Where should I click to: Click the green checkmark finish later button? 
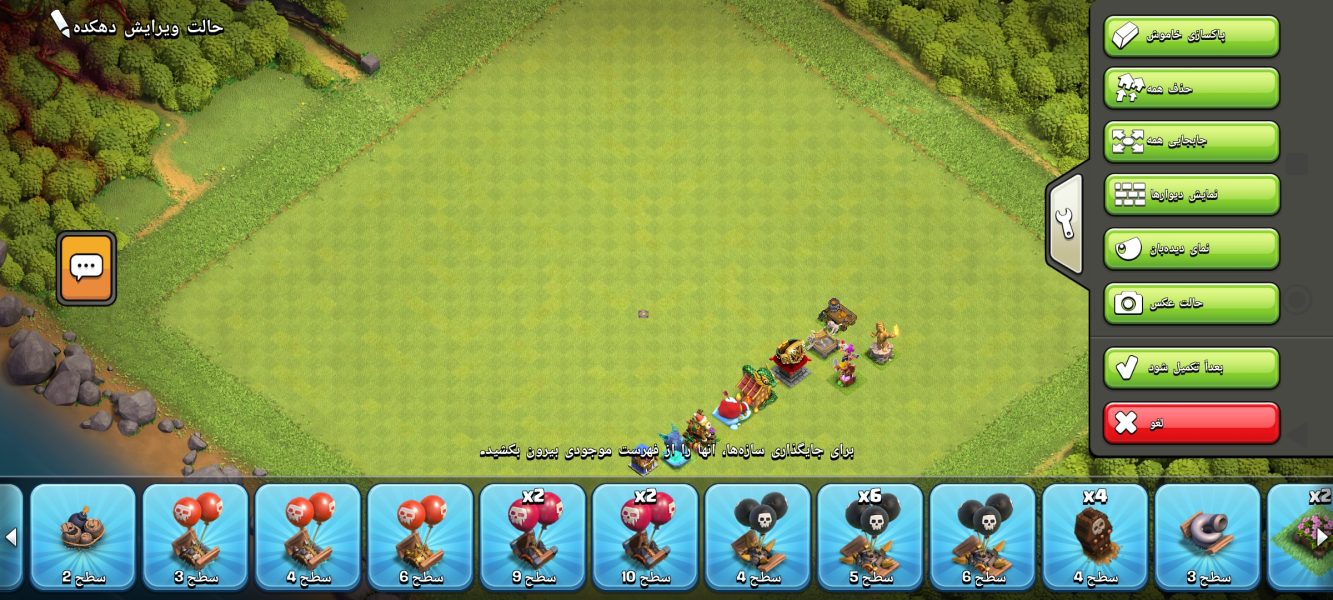tap(1191, 367)
